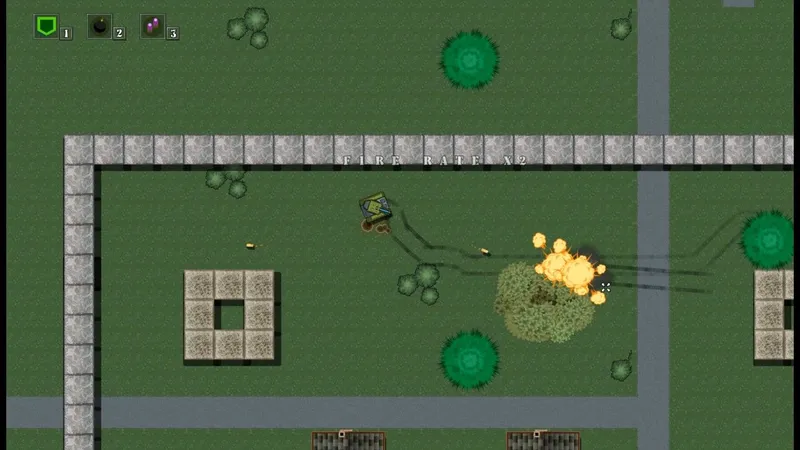Select the black bomb item
Viewport: 800px width, 450px height.
(x=100, y=27)
